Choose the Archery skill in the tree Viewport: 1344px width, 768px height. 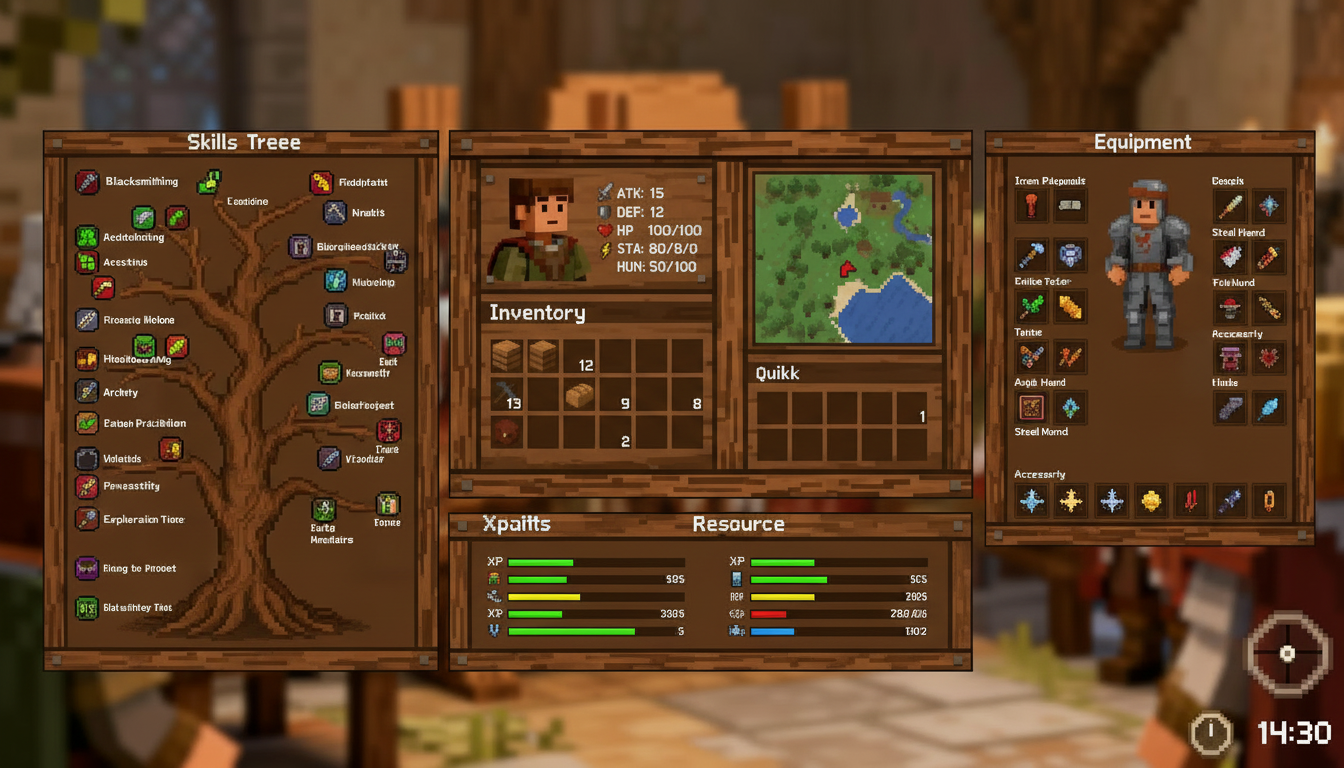click(88, 392)
